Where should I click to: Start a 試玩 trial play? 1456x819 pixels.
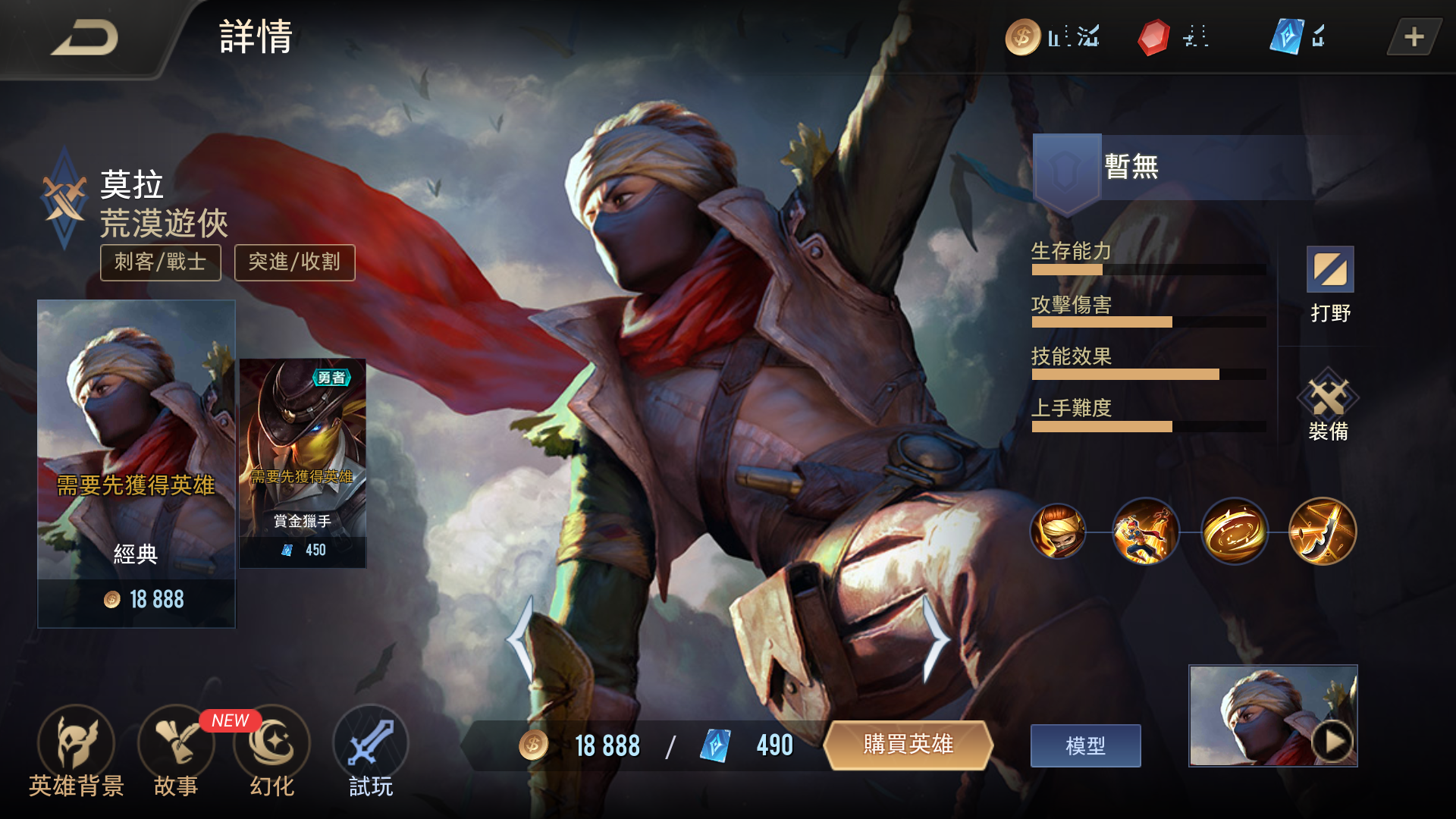[x=371, y=751]
